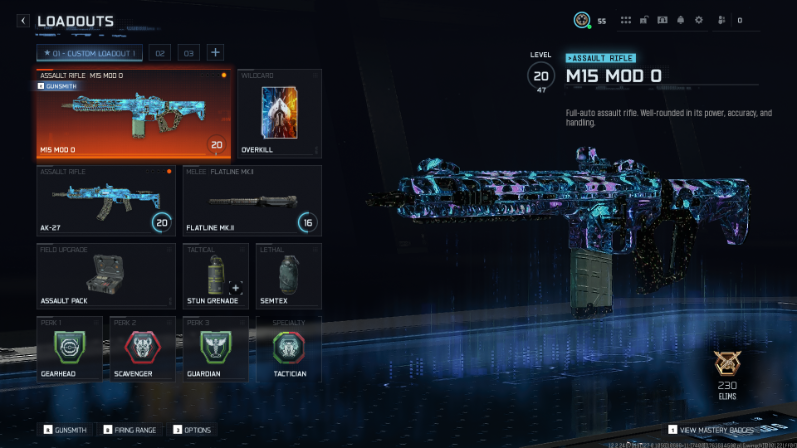Open the Overkill wildcard slot

(279, 114)
